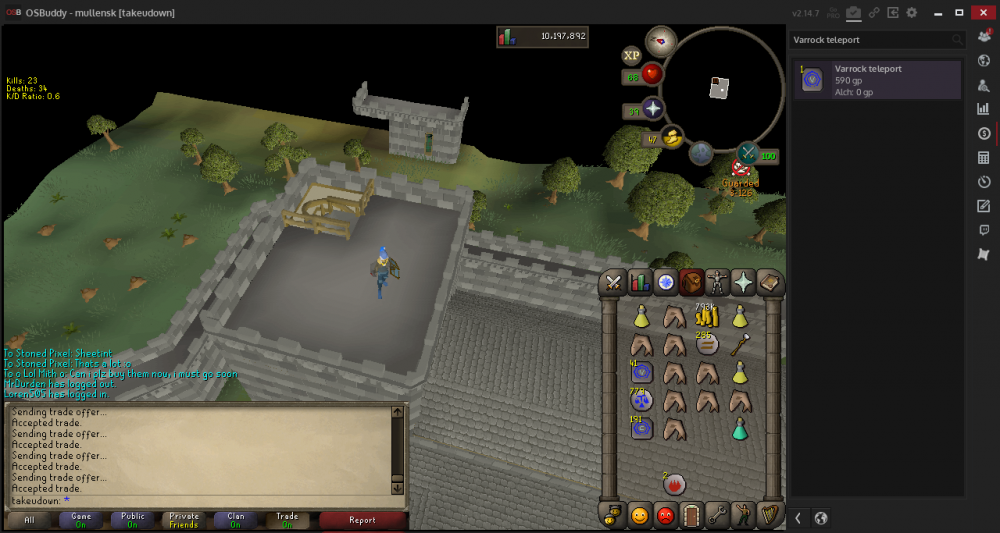
Task: Switch chat filter to Public
Action: pyautogui.click(x=132, y=520)
